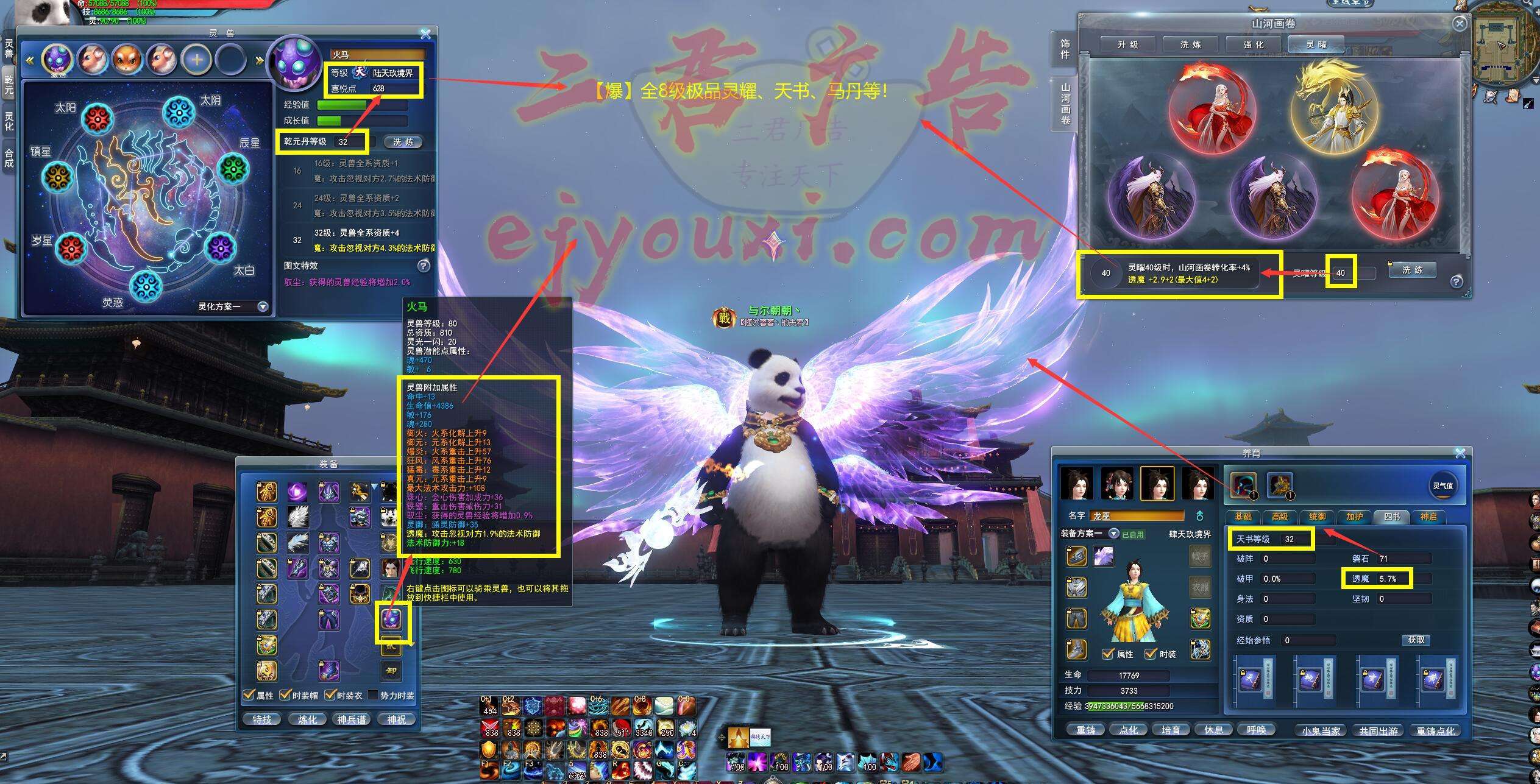Image resolution: width=1540 pixels, height=784 pixels.
Task: Select the purple spirit beast mount slot
Action: pyautogui.click(x=391, y=619)
